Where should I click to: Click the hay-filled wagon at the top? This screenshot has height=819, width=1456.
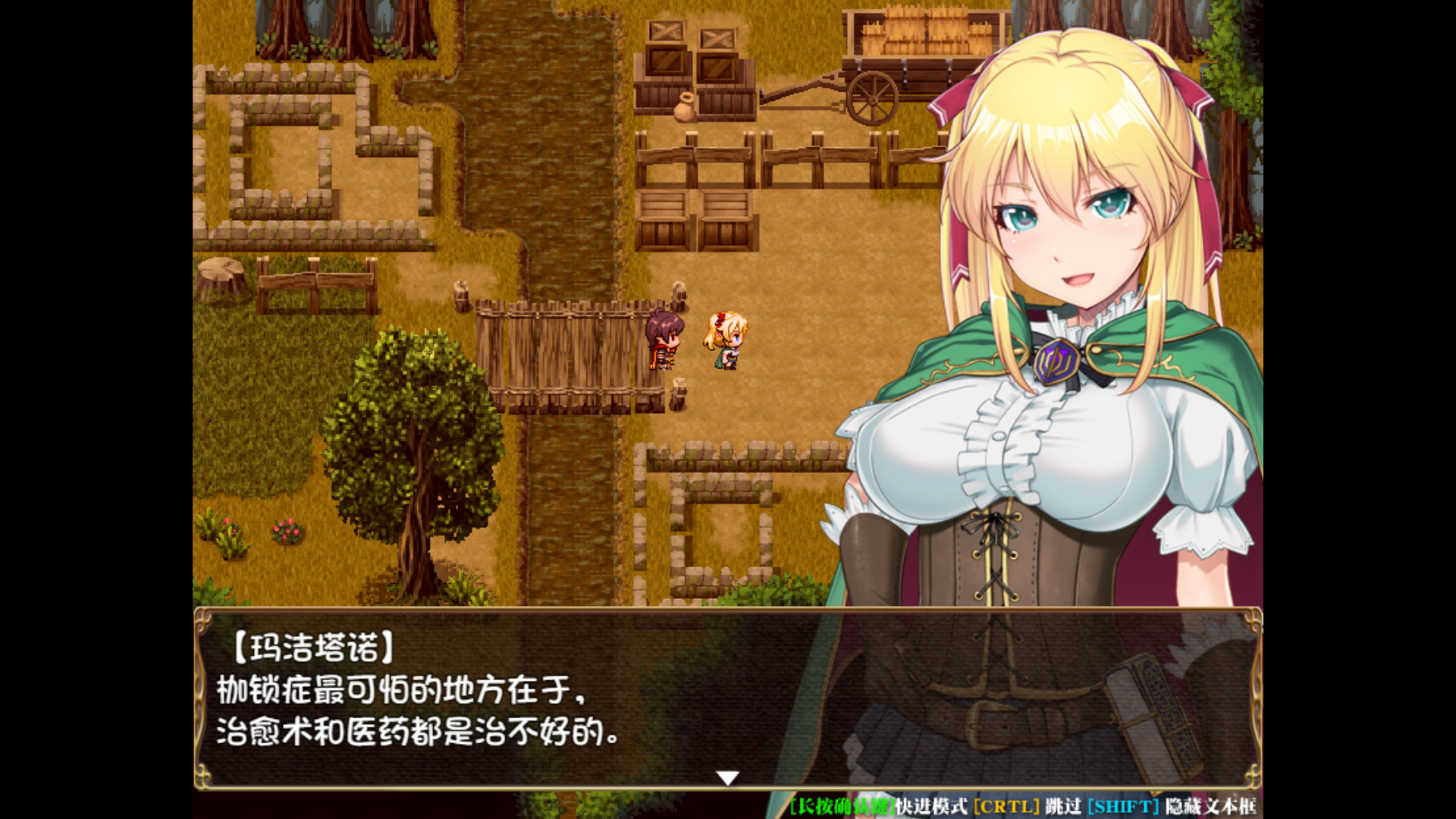[910, 45]
